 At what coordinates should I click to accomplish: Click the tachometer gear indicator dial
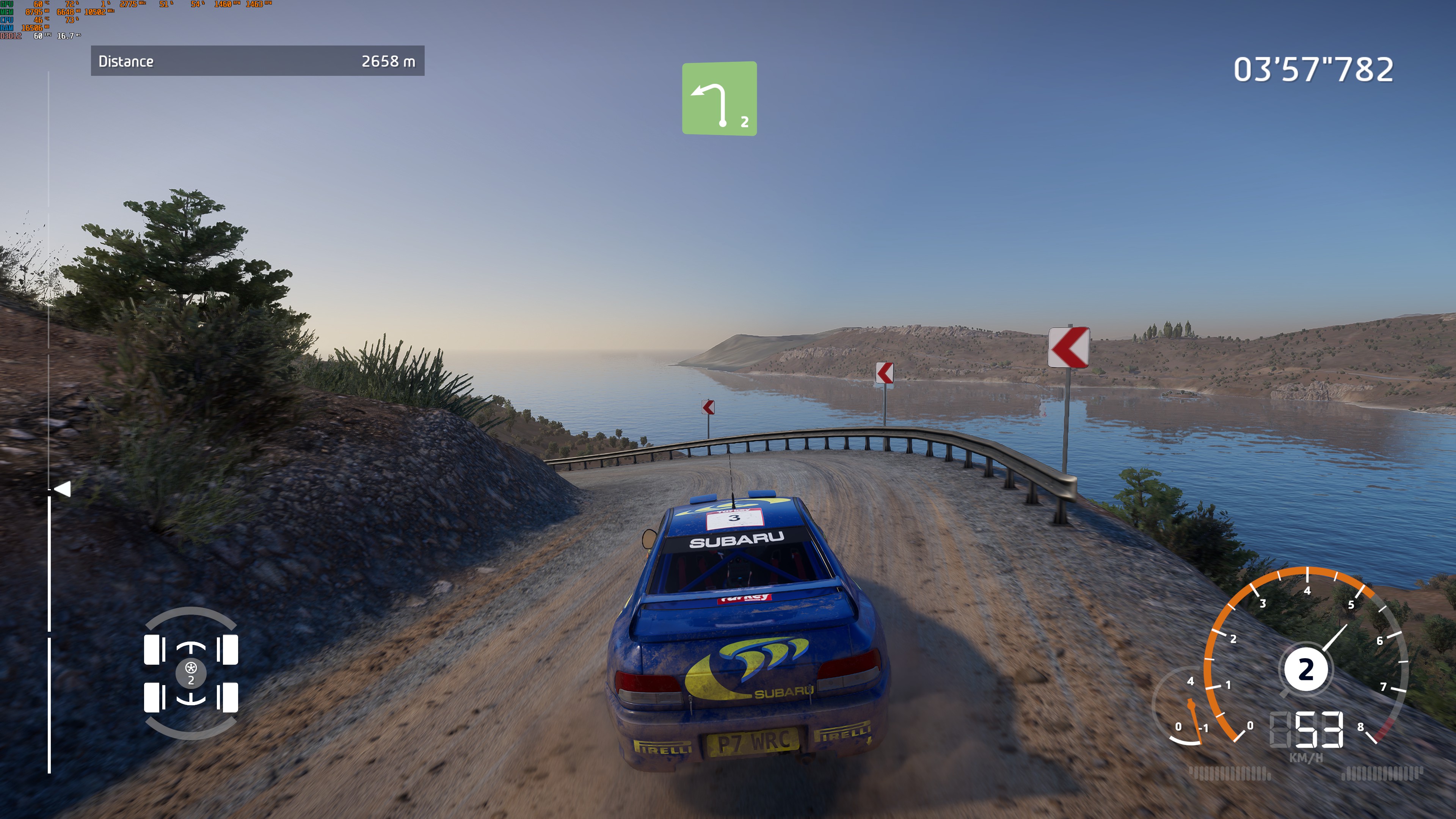tap(1305, 670)
